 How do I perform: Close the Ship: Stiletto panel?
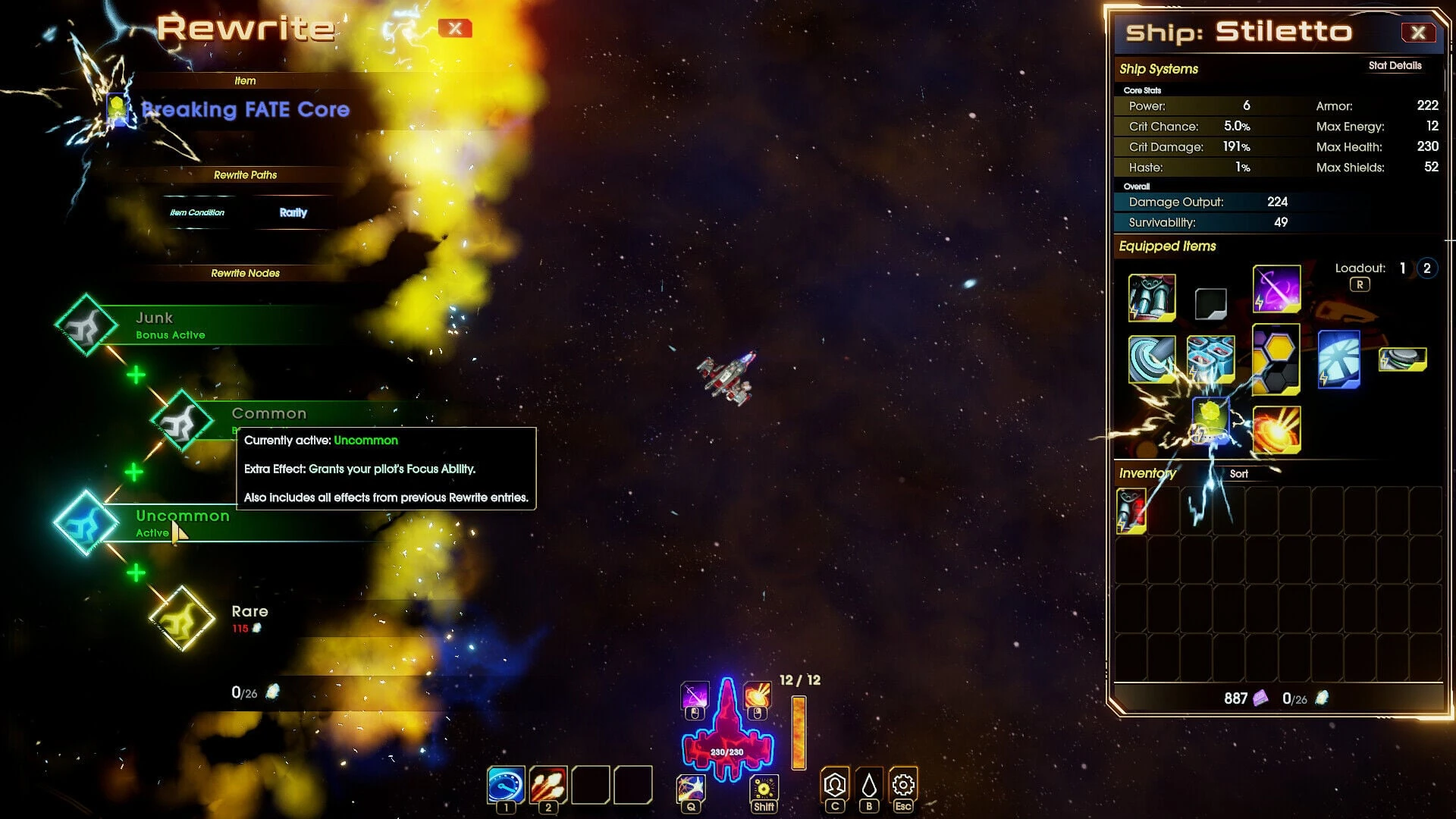[x=1417, y=32]
